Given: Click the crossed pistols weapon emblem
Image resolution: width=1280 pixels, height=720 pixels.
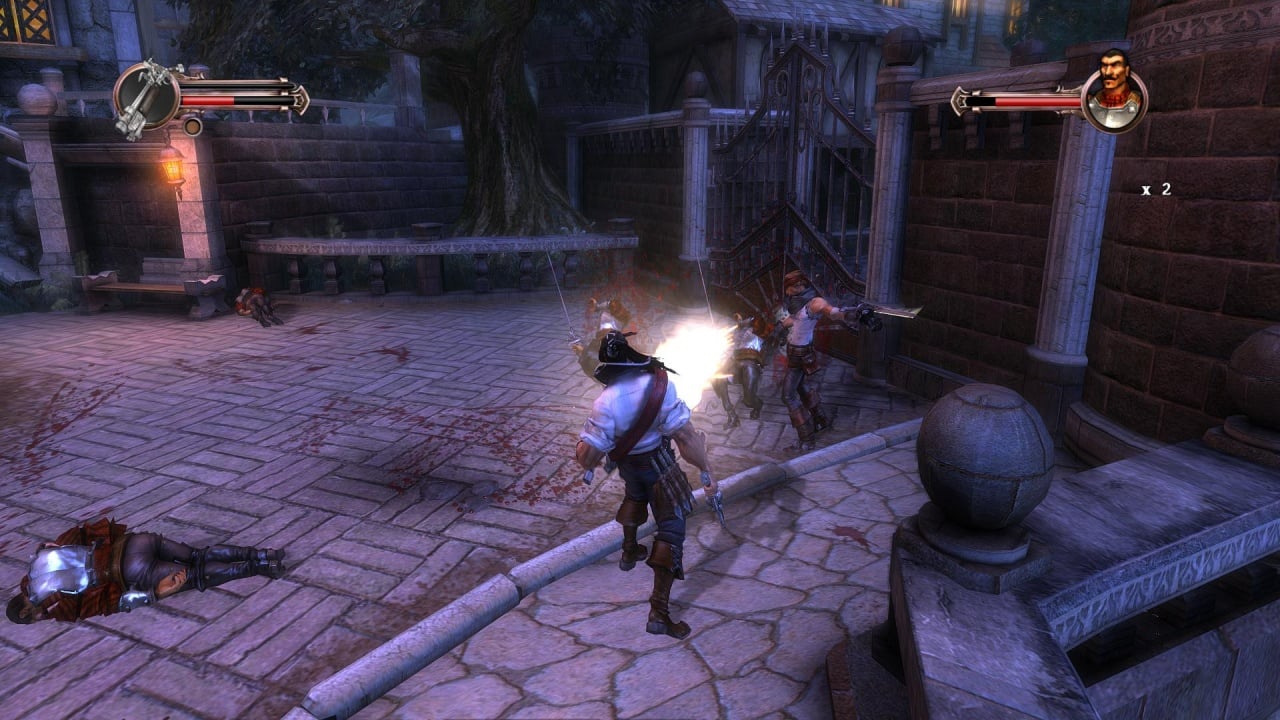Looking at the screenshot, I should [146, 98].
